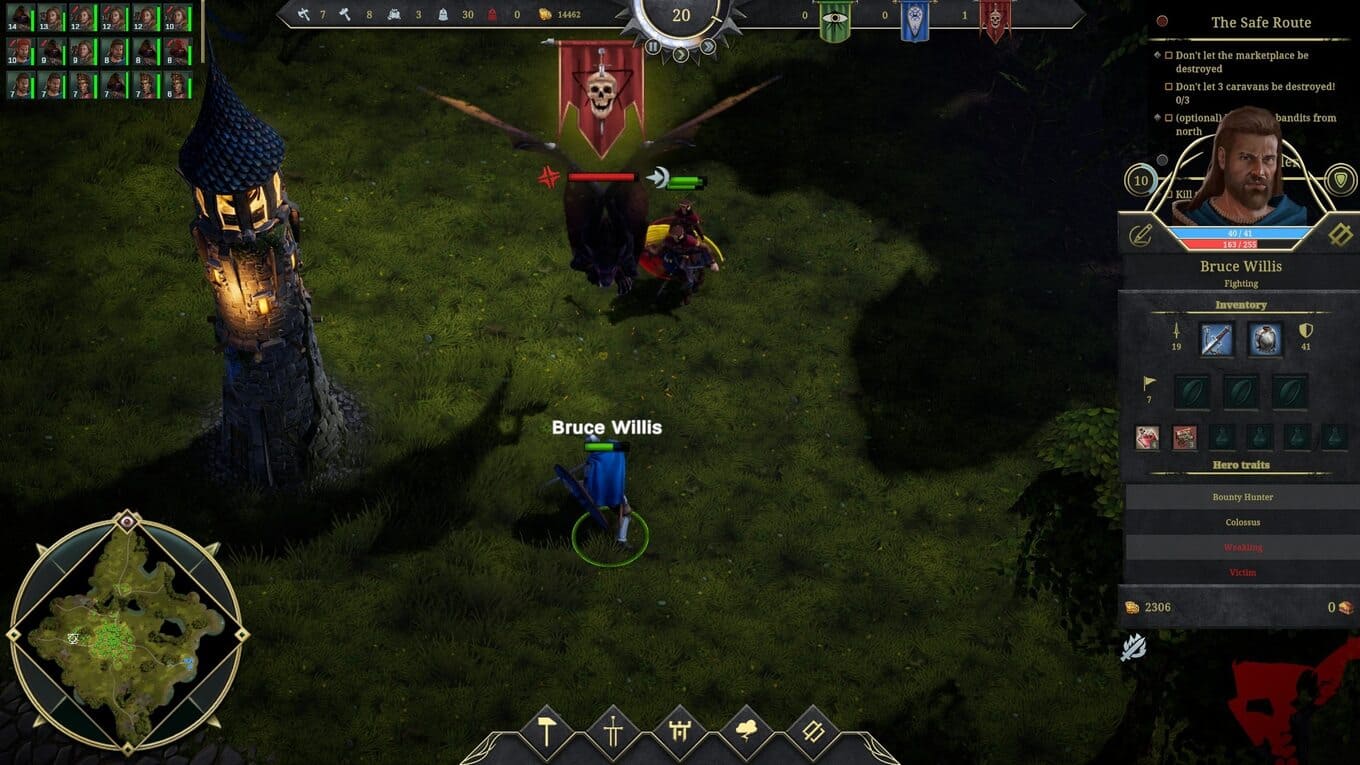Fast-forward with the double-arrow speed button
Screen dimensions: 1360x765
pos(708,46)
